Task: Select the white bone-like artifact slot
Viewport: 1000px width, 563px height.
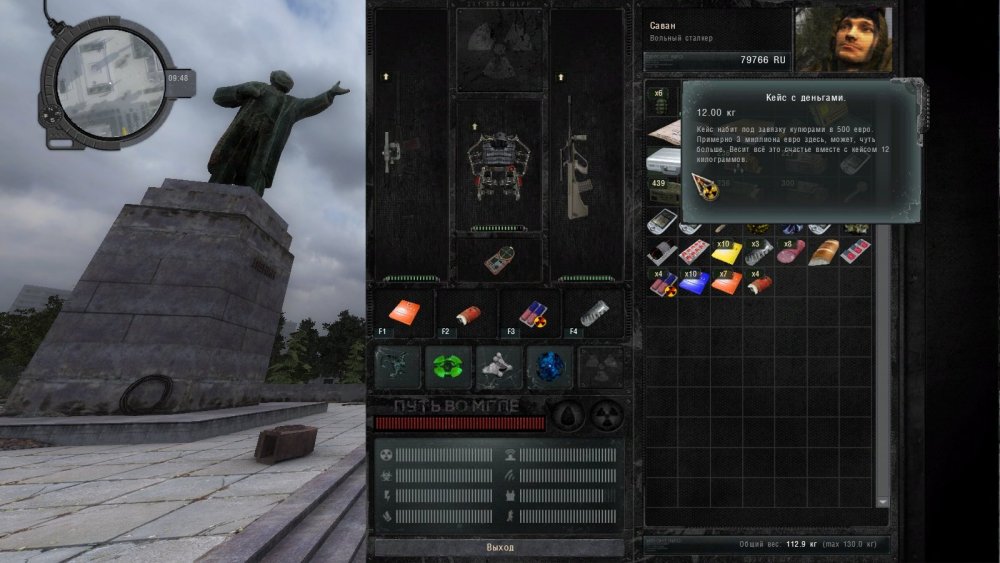Action: [x=499, y=367]
